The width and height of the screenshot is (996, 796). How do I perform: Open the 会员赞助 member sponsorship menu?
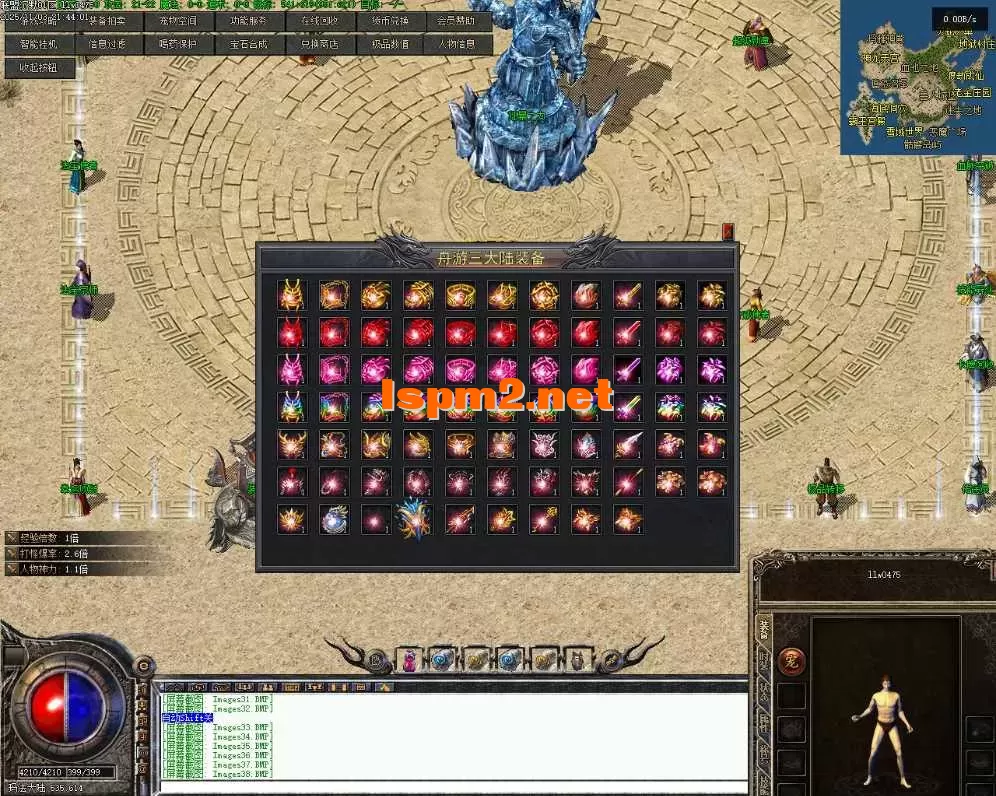[459, 20]
